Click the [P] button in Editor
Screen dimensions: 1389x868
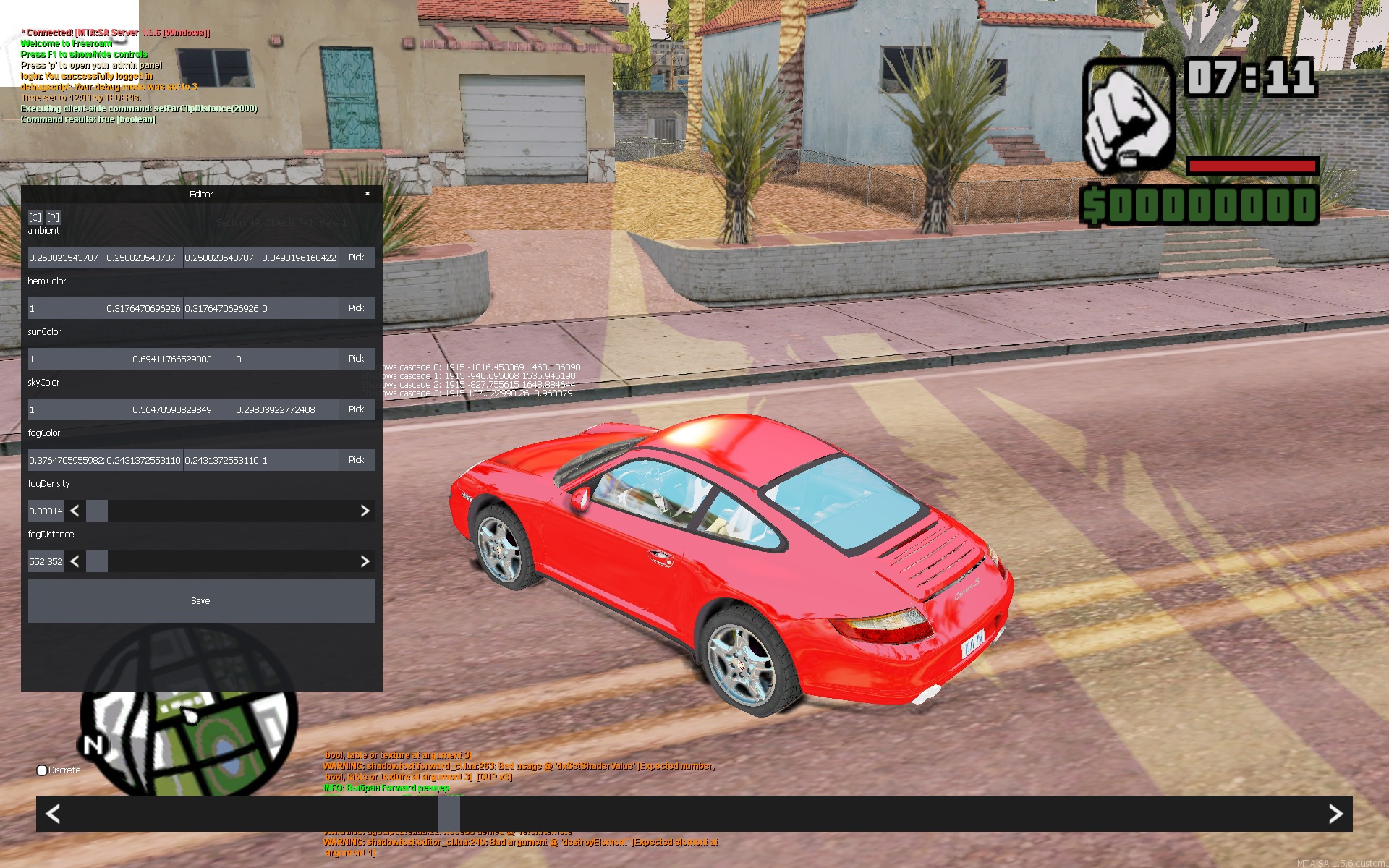point(54,217)
